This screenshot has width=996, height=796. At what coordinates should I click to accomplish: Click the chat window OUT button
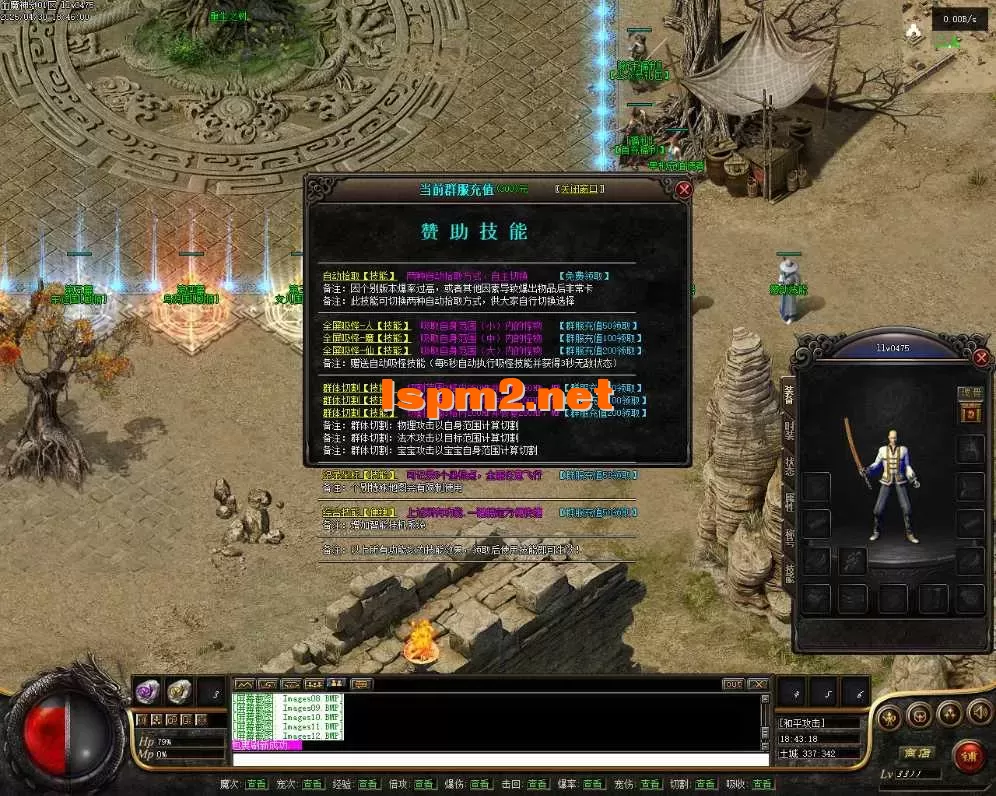(x=734, y=684)
